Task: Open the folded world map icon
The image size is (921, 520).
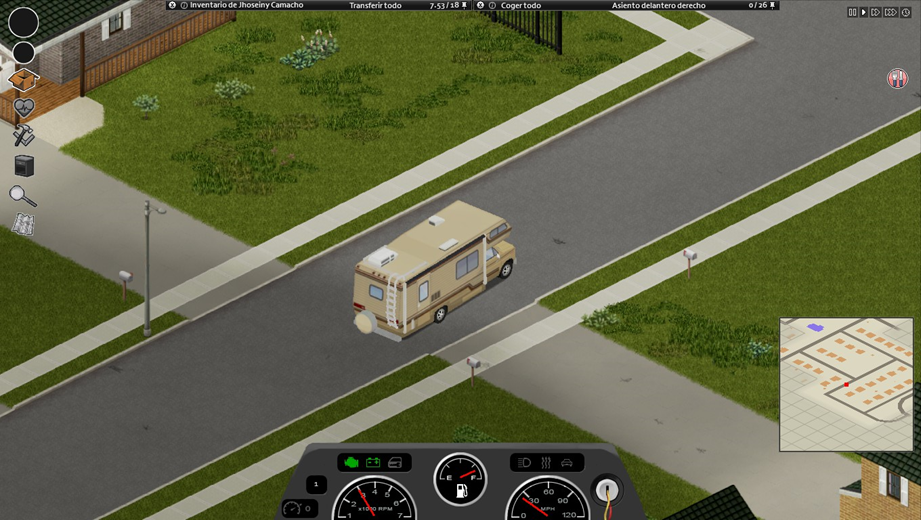Action: click(23, 225)
